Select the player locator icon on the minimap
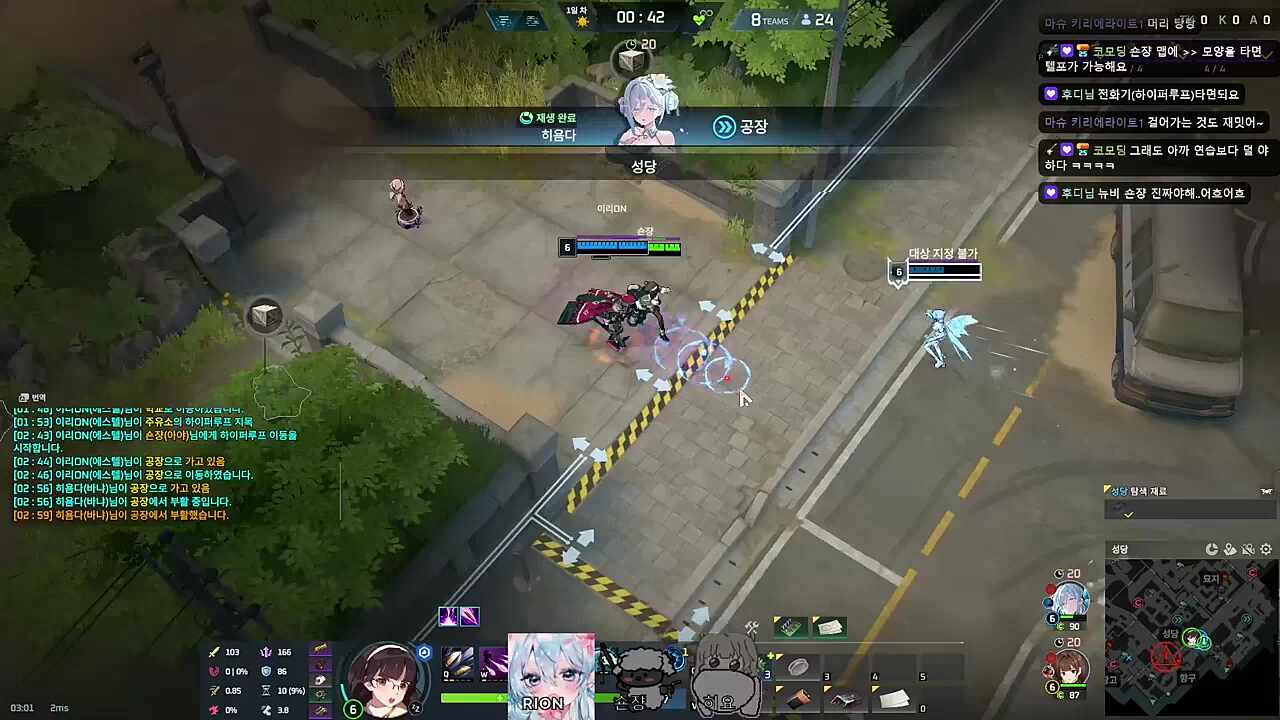Image resolution: width=1280 pixels, height=720 pixels. click(1230, 549)
